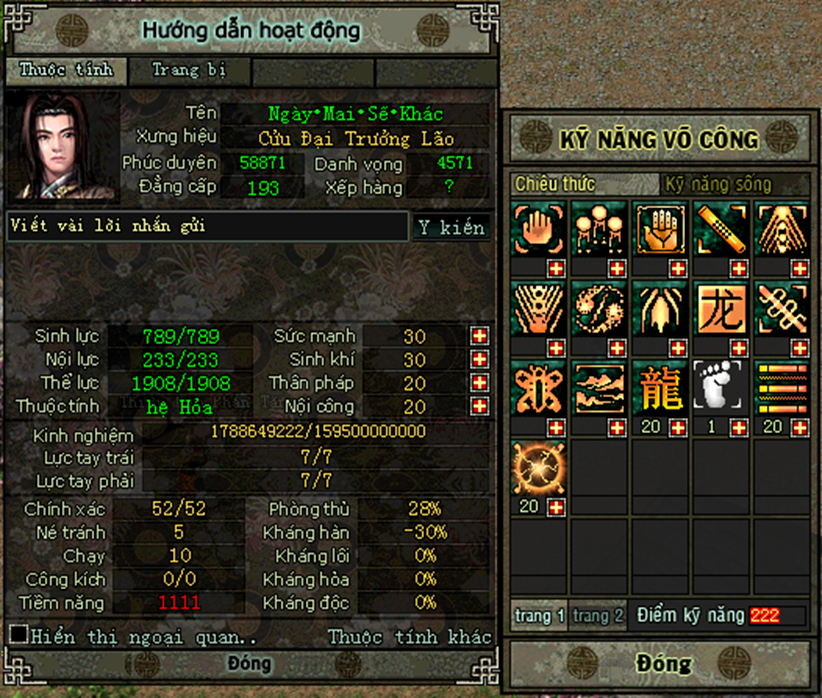
Task: Choose the glowing lightning orb skill
Action: point(539,468)
